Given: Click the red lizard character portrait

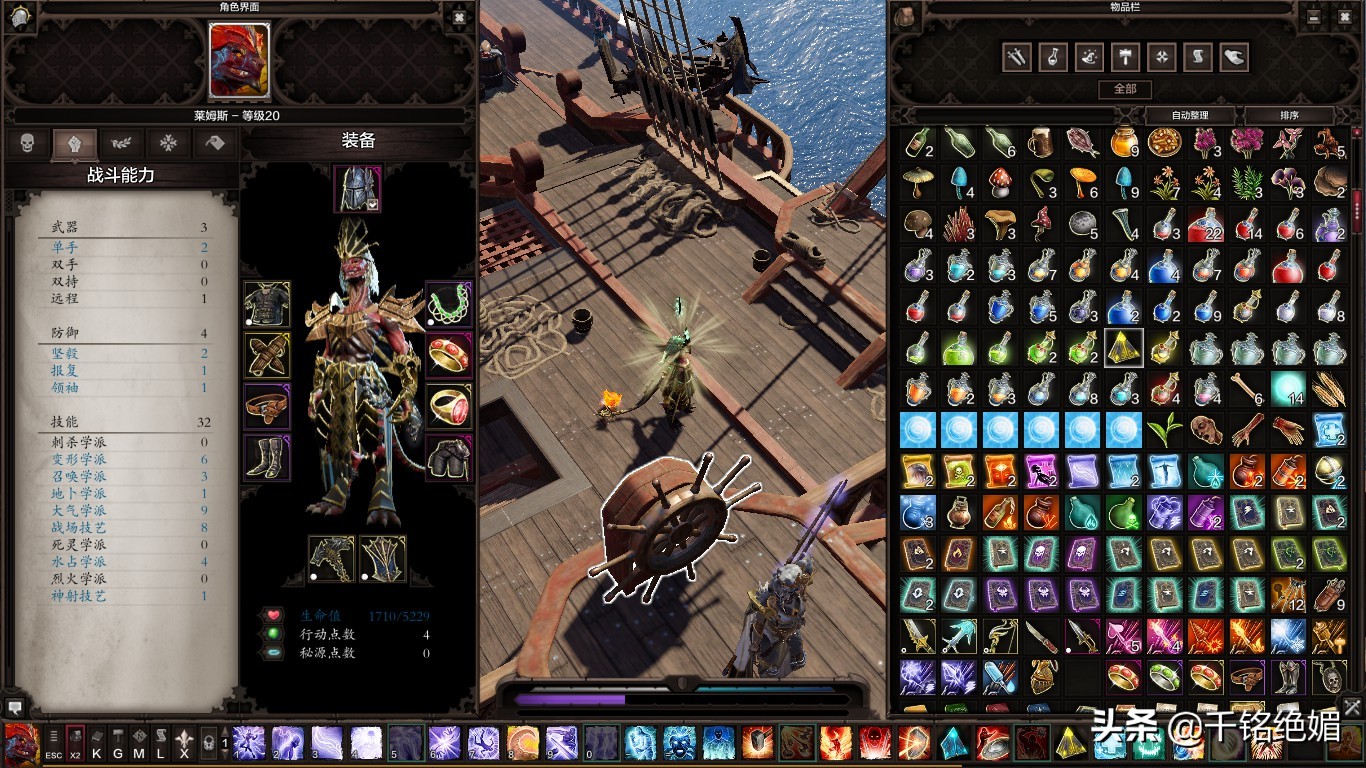Looking at the screenshot, I should tap(239, 61).
